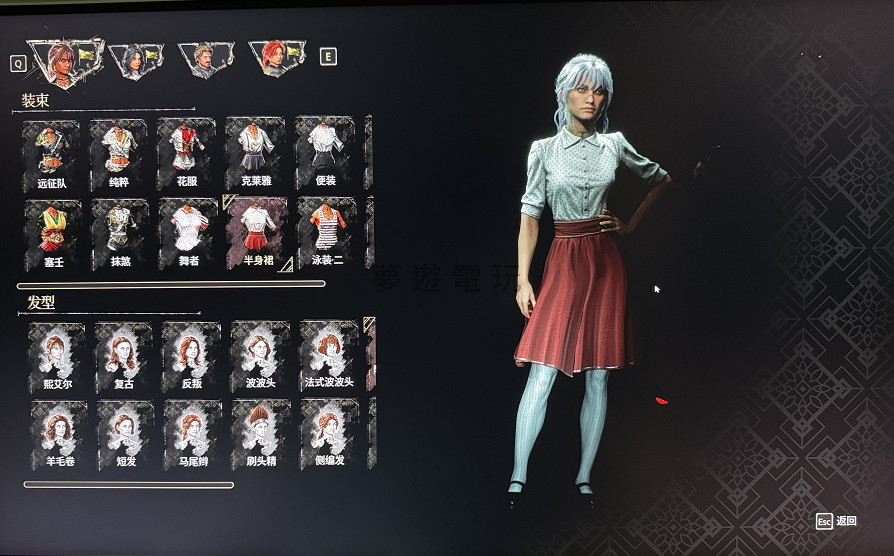Select the 舞者 dancer outfit

(x=188, y=233)
